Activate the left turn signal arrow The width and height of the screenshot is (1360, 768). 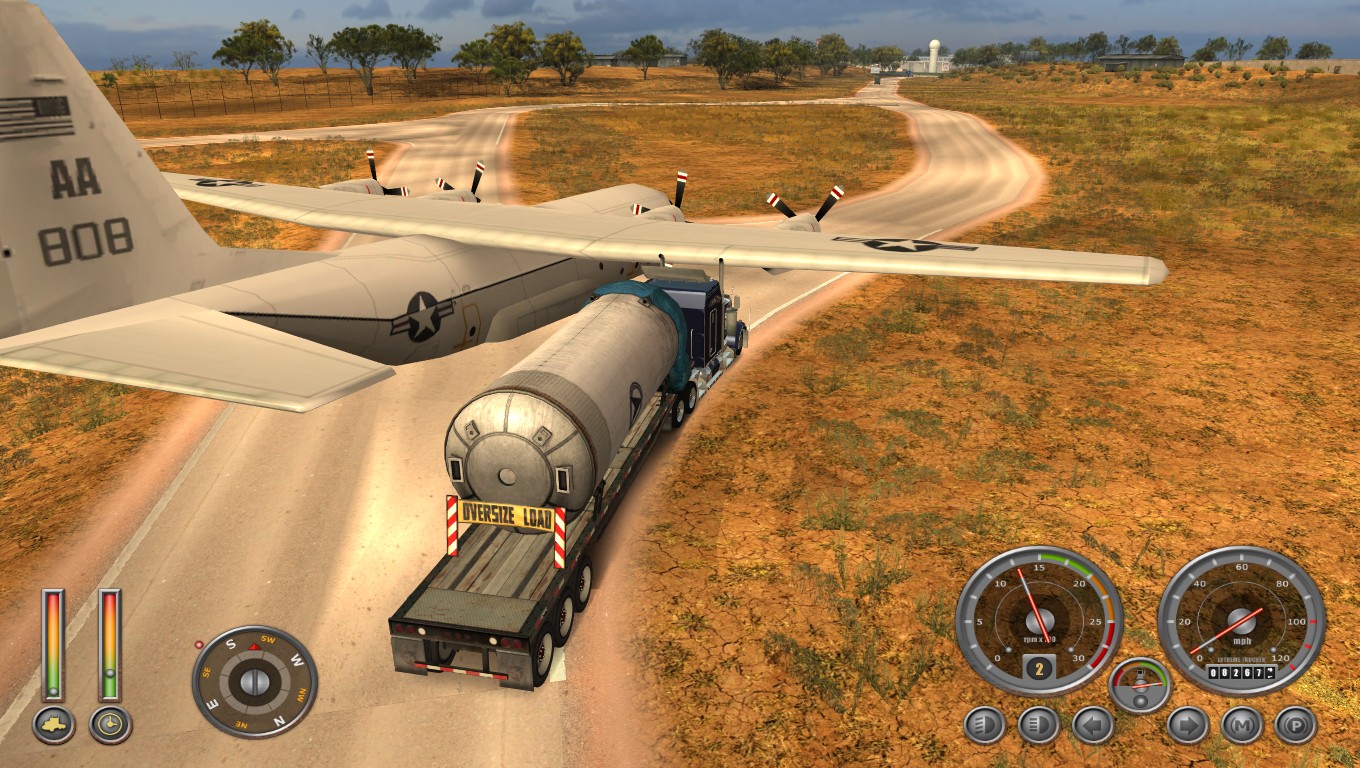[1093, 725]
